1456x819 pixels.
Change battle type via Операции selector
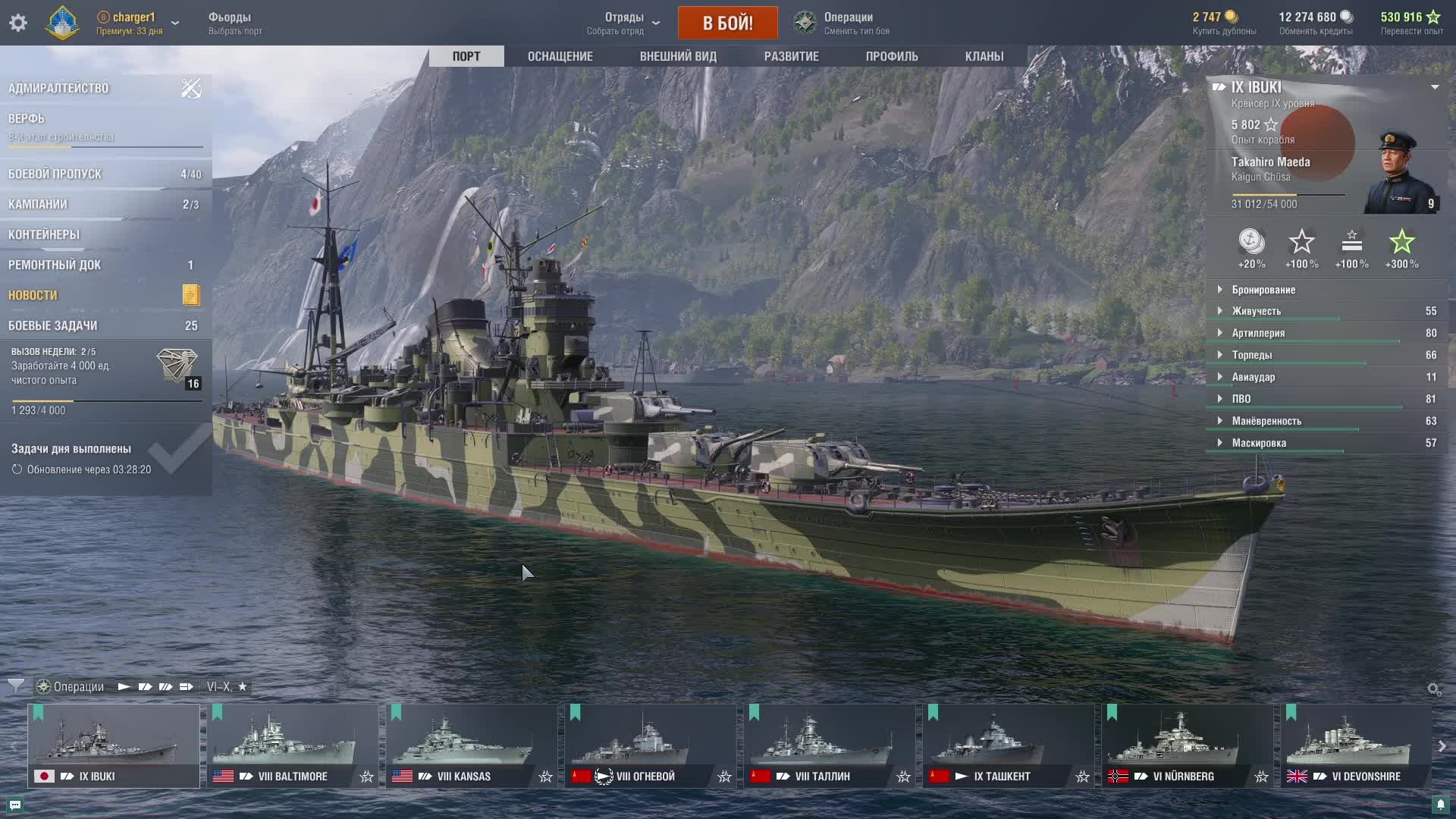point(848,23)
